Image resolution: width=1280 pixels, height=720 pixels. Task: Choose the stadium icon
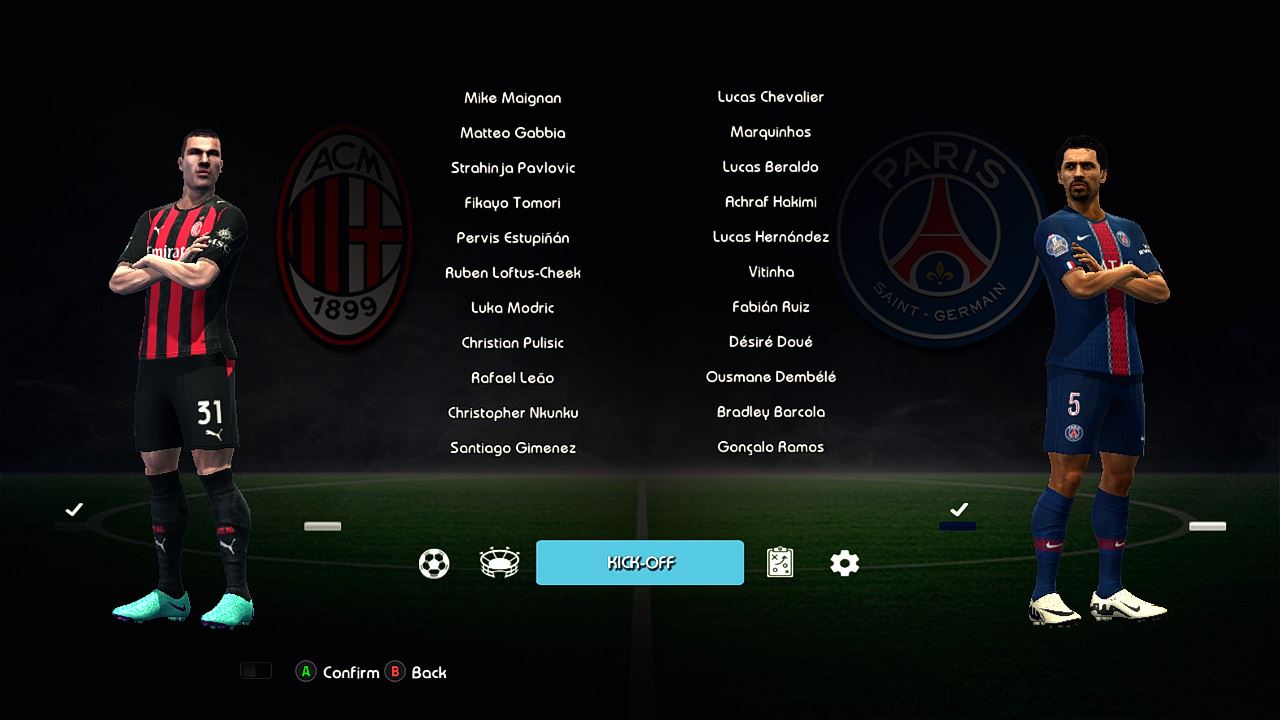(499, 564)
